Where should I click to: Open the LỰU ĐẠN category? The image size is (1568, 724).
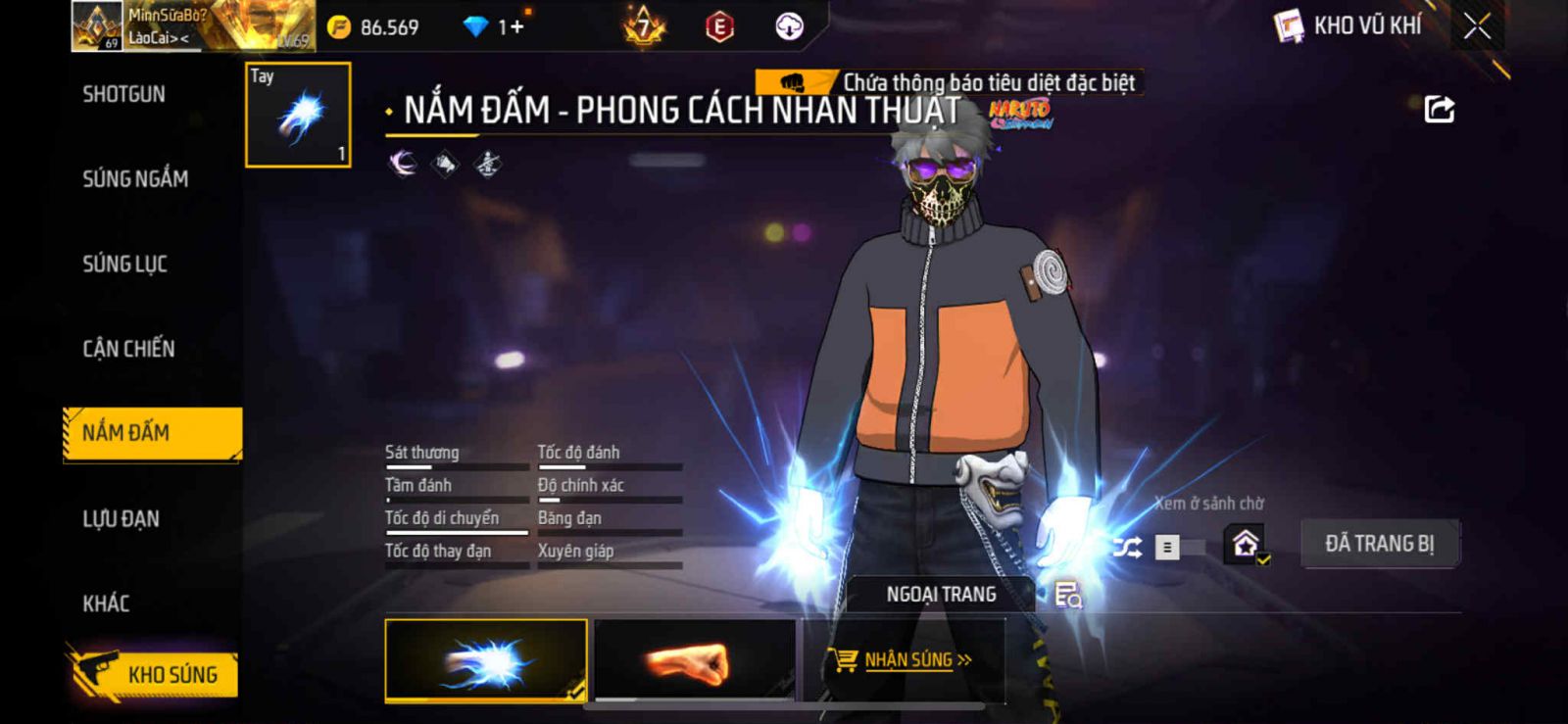pos(121,518)
